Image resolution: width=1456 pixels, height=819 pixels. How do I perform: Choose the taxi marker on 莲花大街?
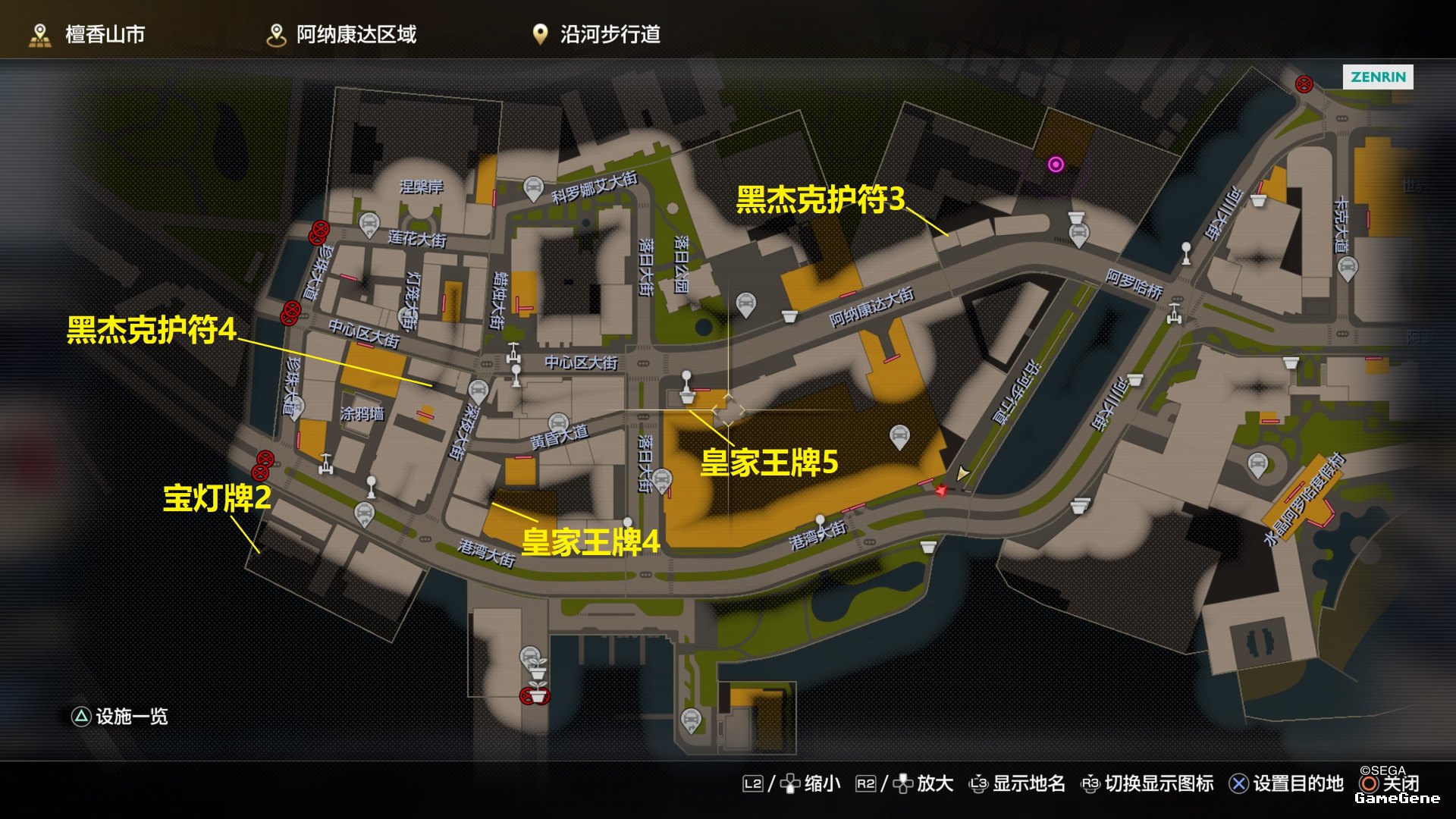369,224
